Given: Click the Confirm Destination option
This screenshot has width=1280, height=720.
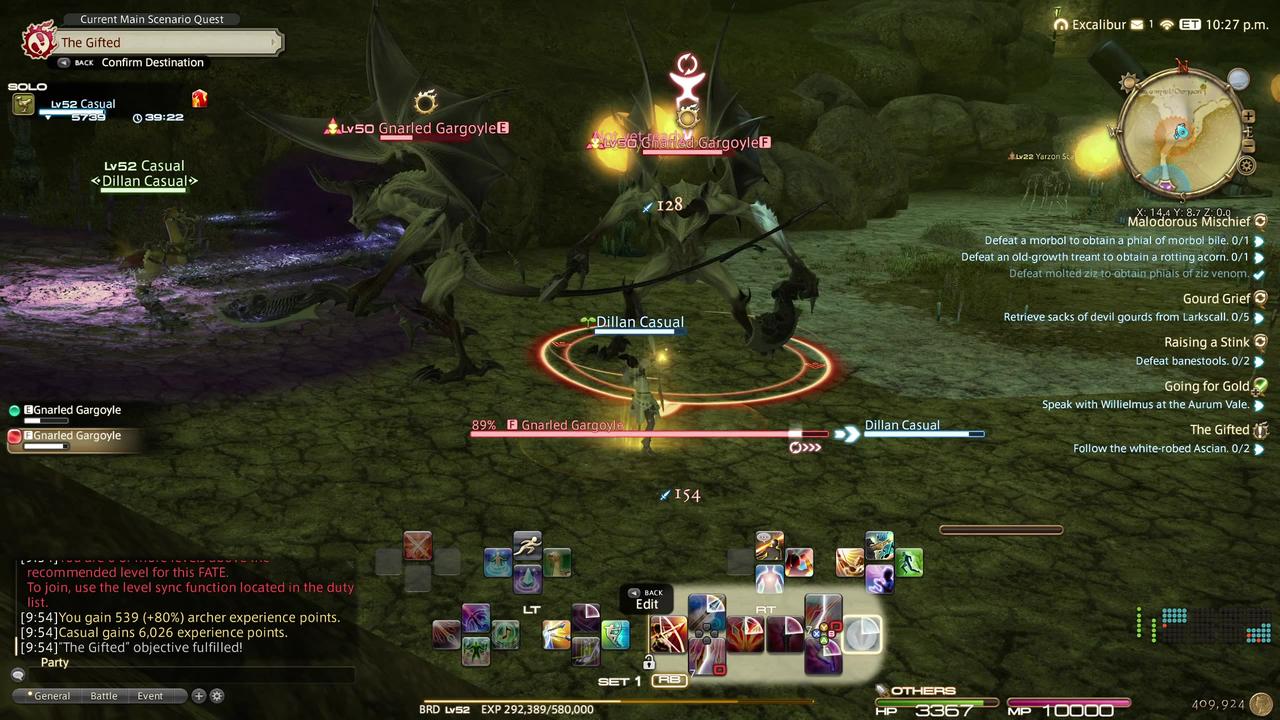Looking at the screenshot, I should pos(152,62).
